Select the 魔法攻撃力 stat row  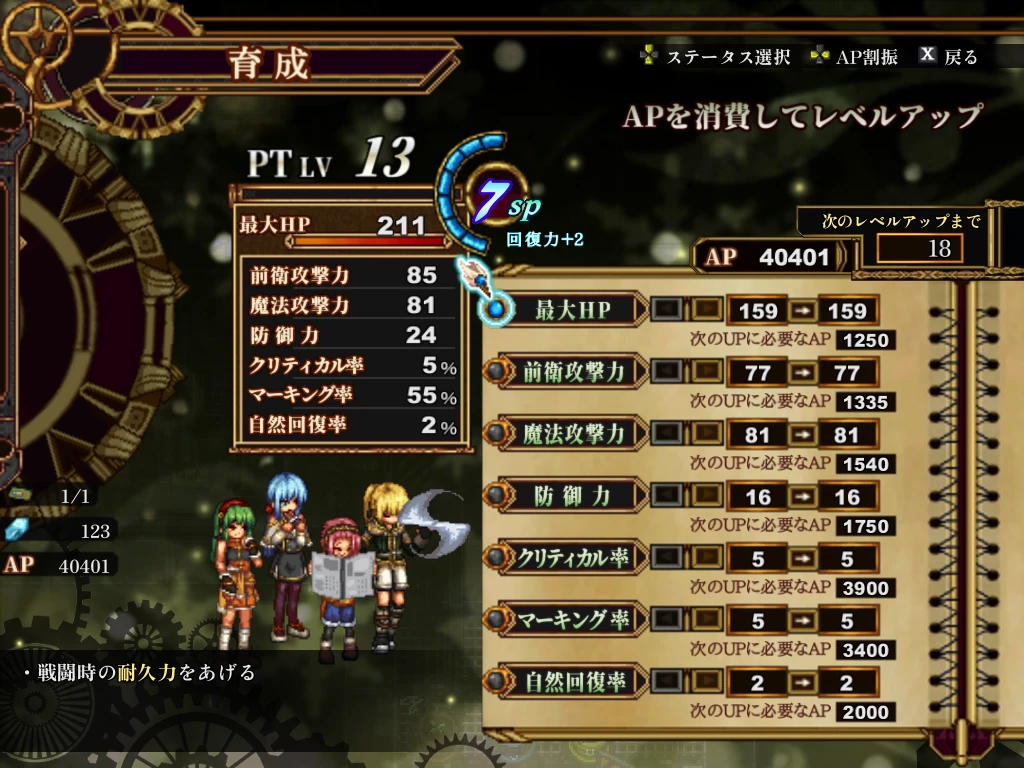click(573, 434)
